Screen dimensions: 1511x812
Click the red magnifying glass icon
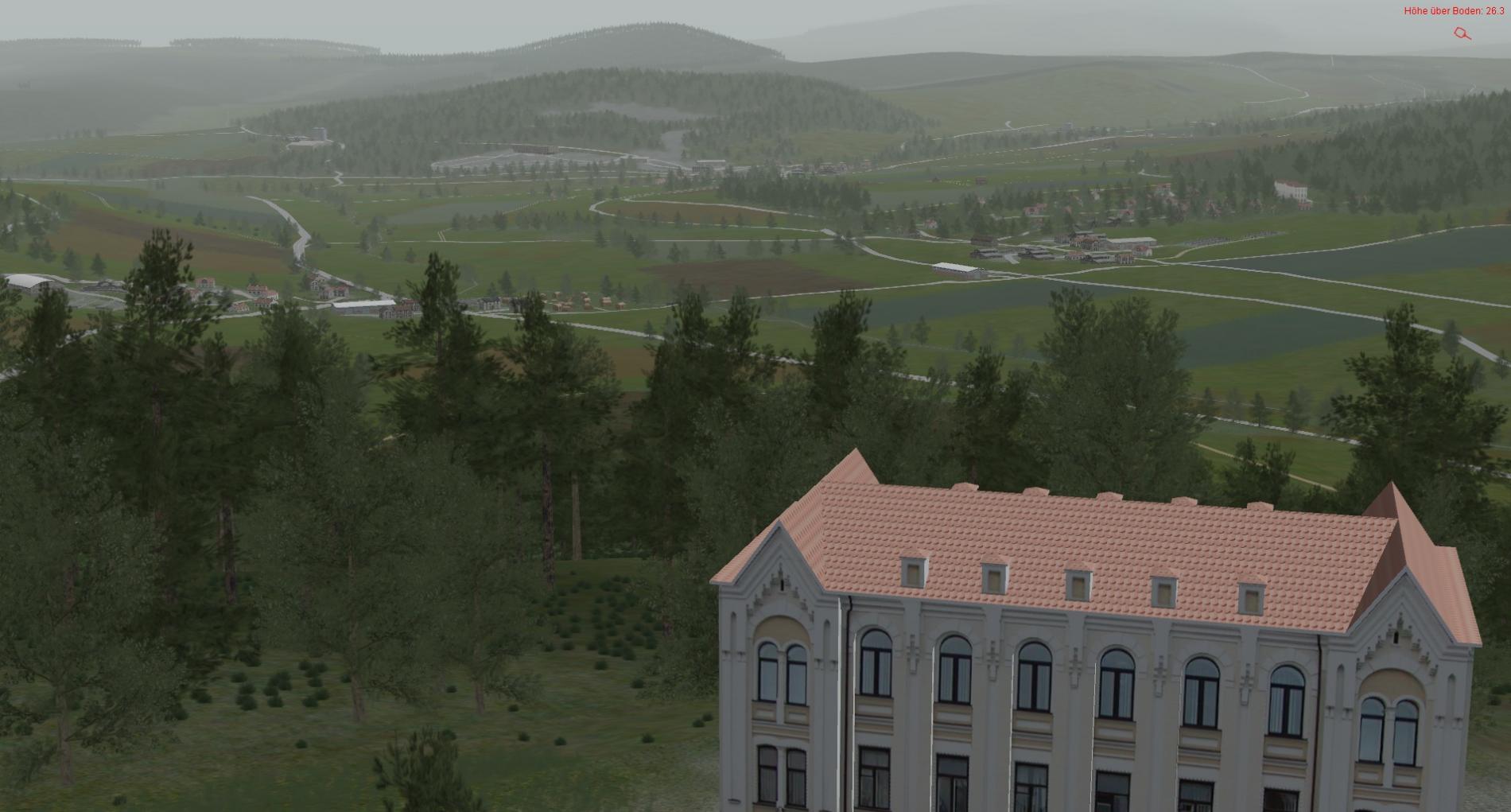tap(1462, 33)
